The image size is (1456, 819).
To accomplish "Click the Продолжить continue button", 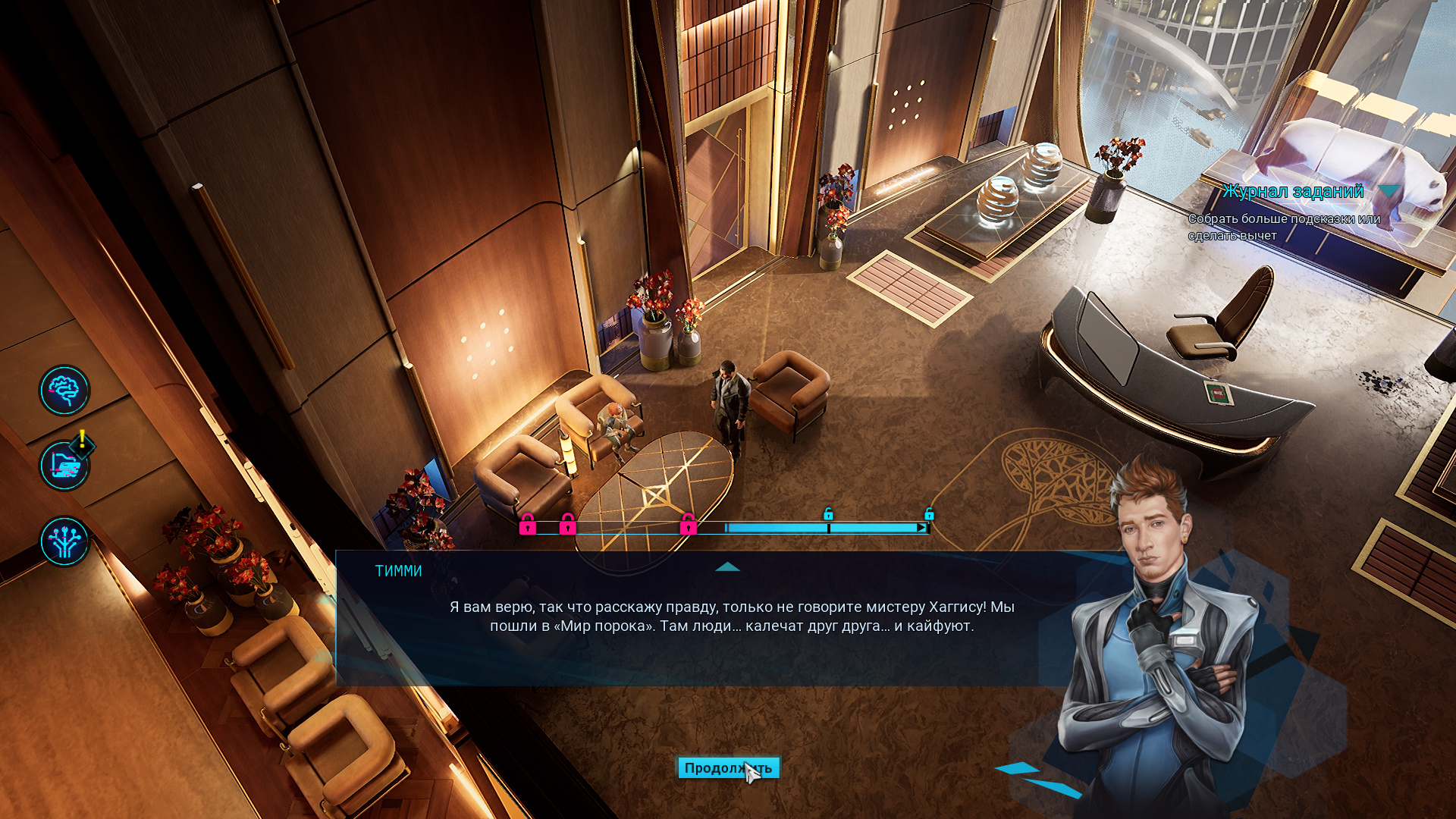I will click(727, 768).
